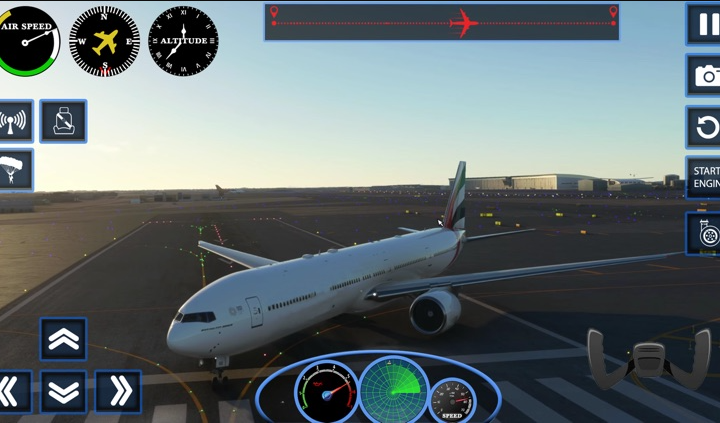The image size is (720, 423).
Task: Start the engine
Action: pos(705,178)
